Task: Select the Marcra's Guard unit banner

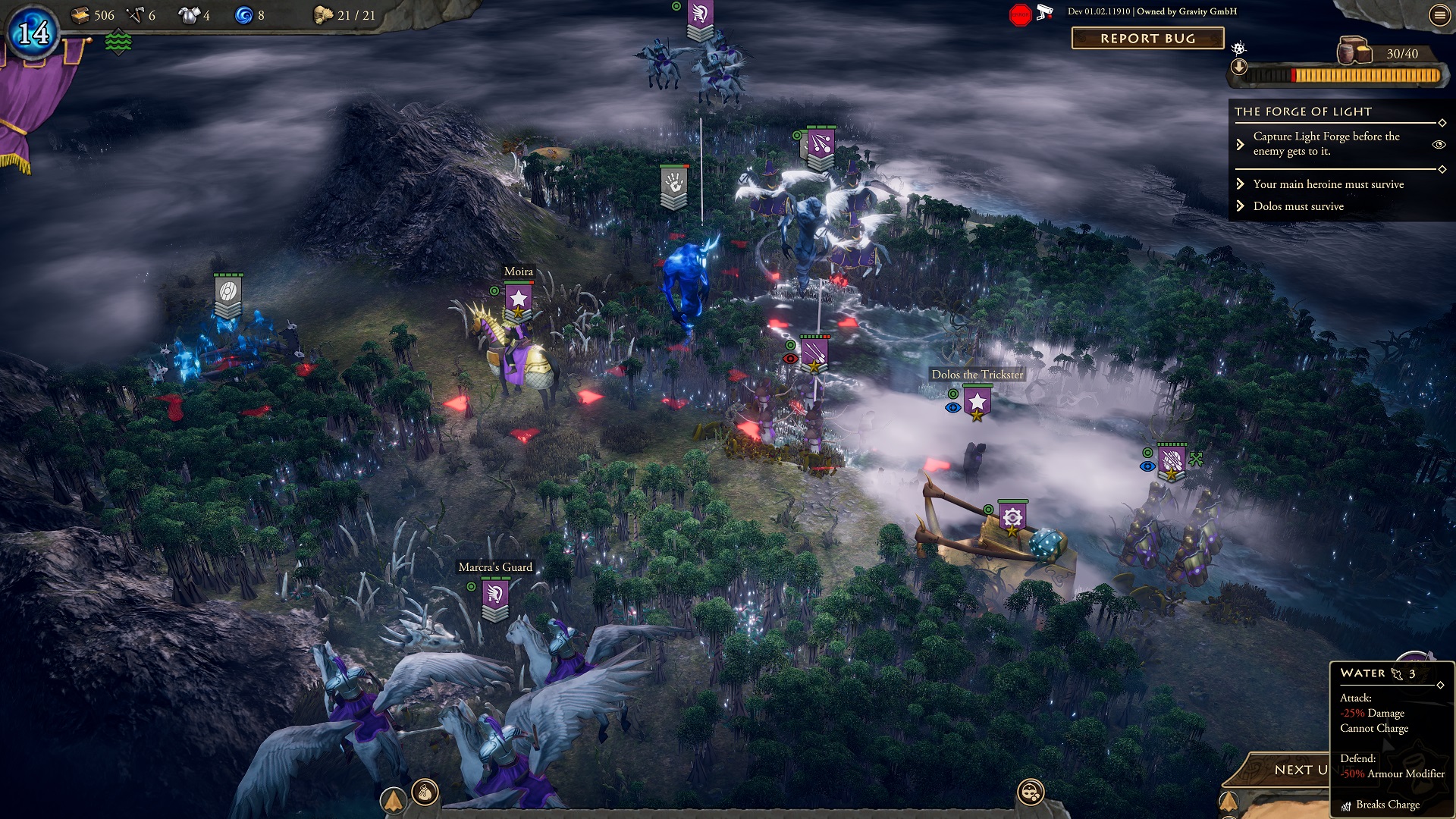Action: pyautogui.click(x=495, y=596)
